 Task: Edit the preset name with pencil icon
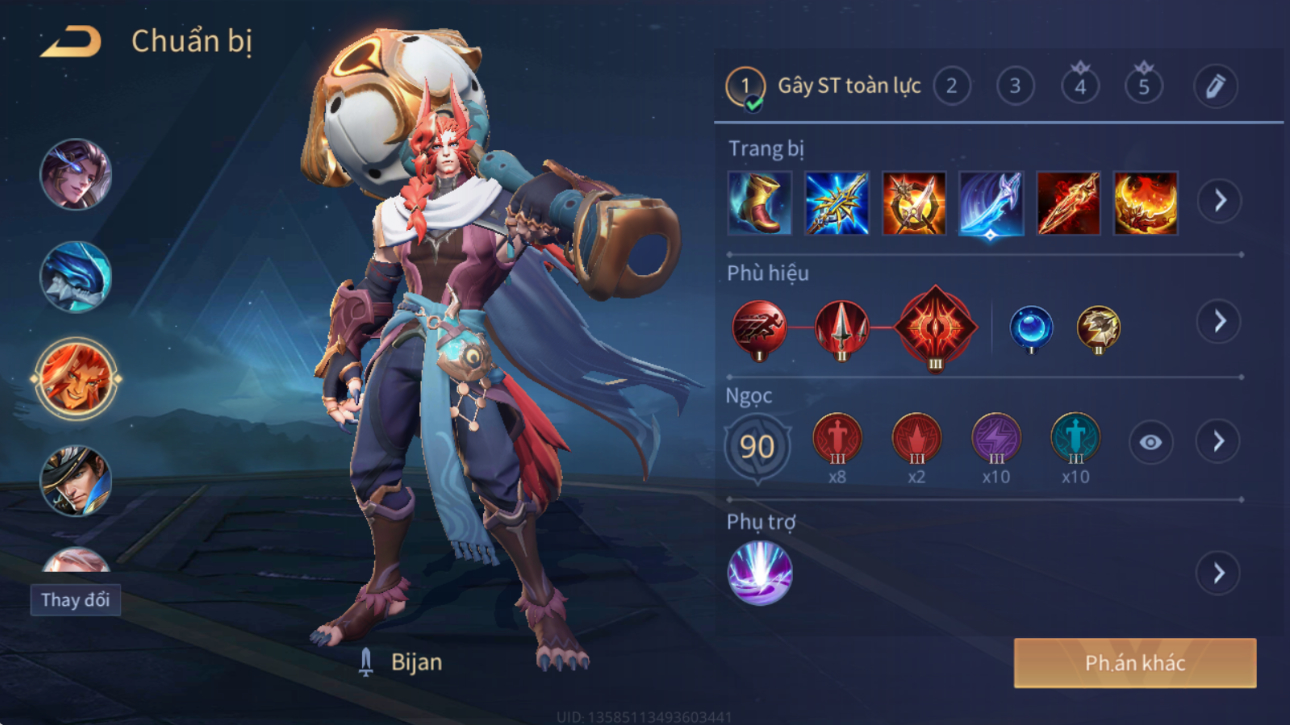click(1215, 87)
